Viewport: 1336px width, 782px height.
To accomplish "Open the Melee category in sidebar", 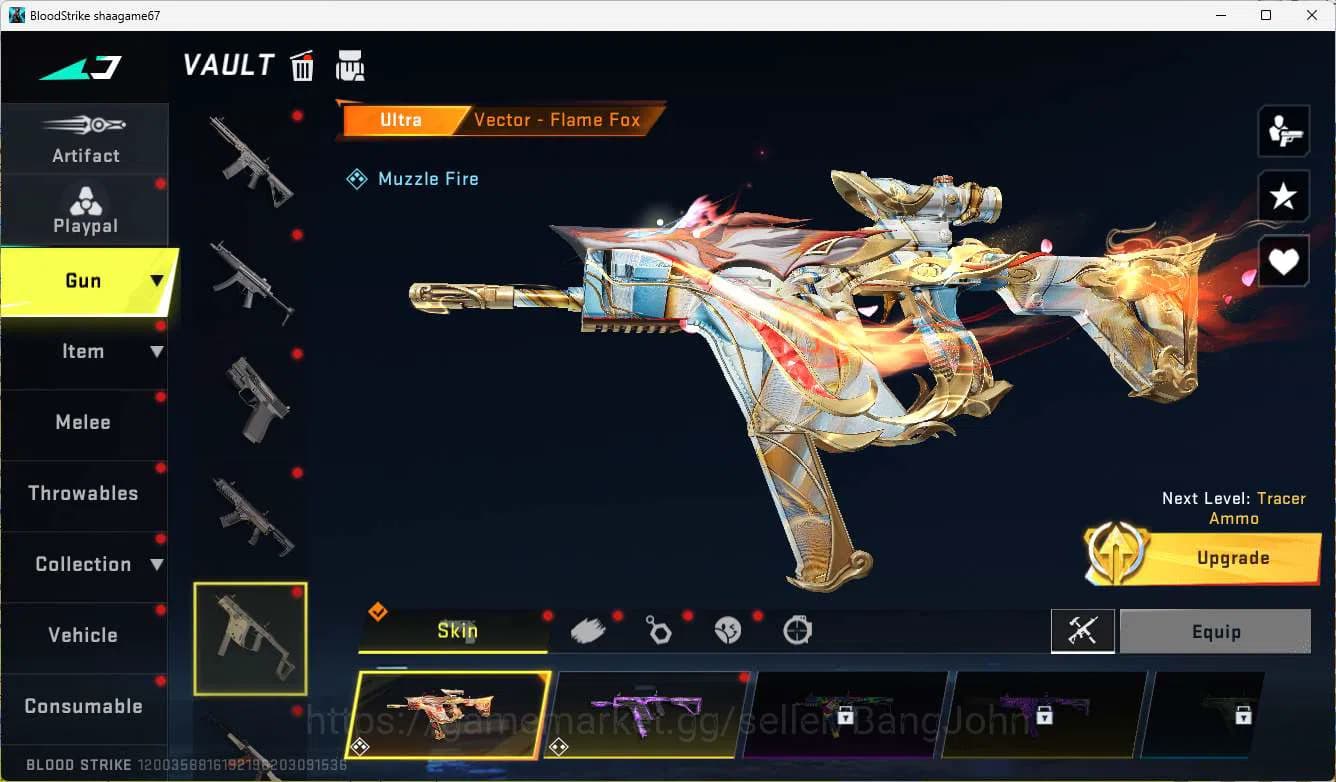I will [83, 422].
